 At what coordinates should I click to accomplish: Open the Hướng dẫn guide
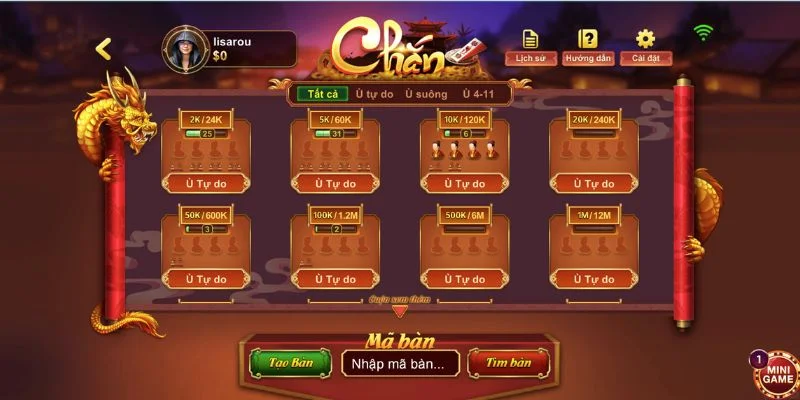point(587,47)
